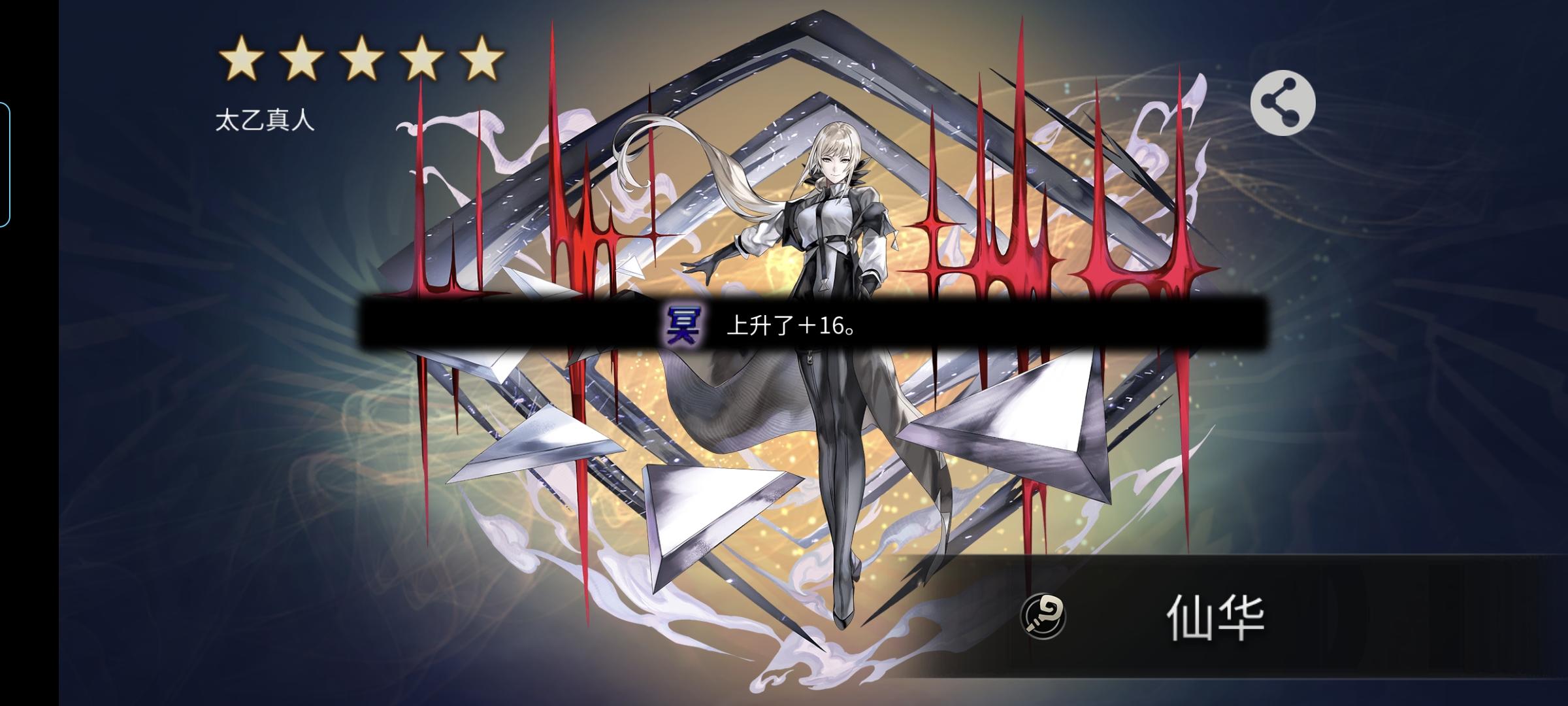1568x706 pixels.
Task: Tap the fifth star of the five-star rank
Action: pos(482,59)
